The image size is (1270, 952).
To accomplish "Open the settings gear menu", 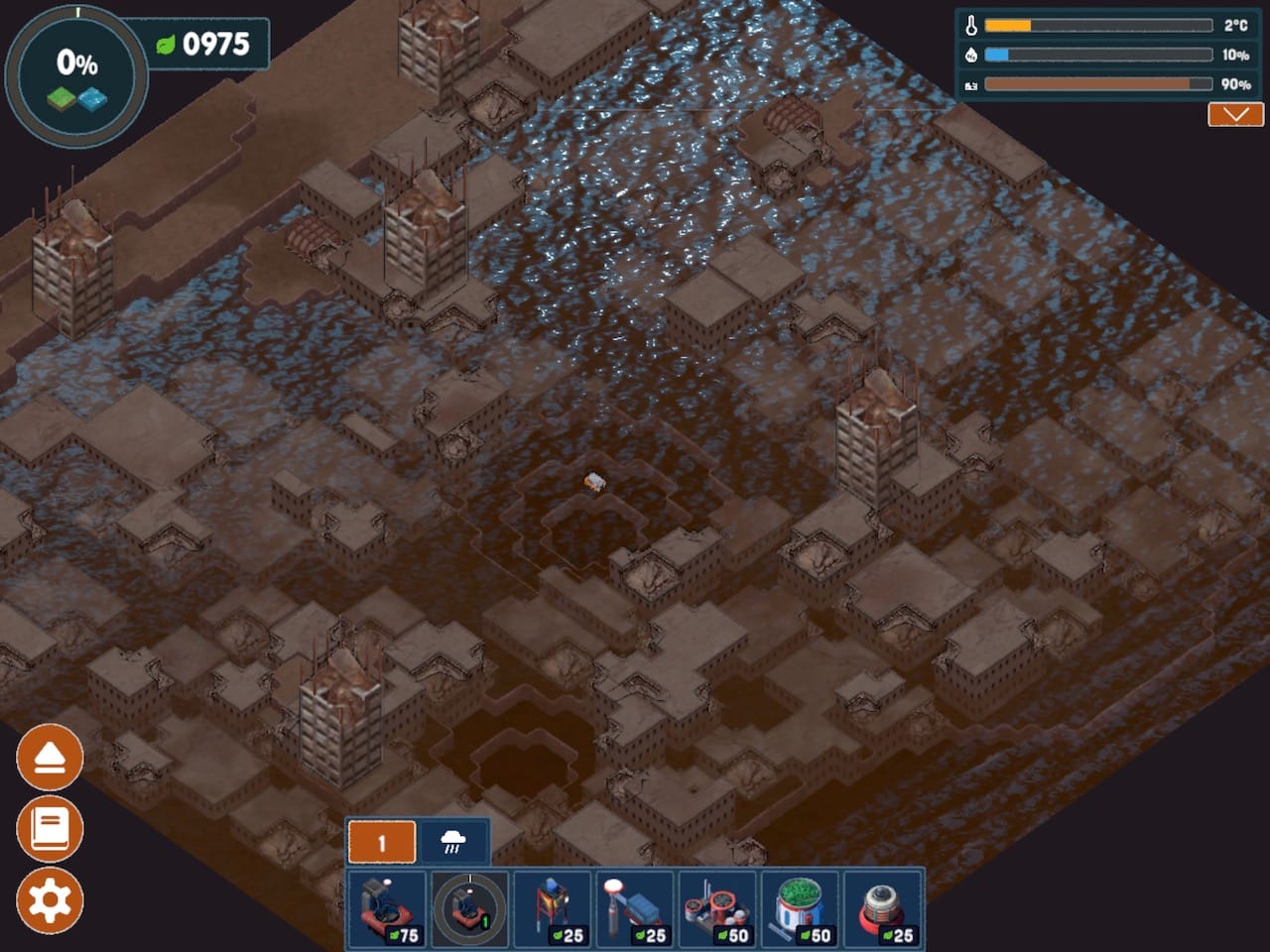I will tap(50, 900).
